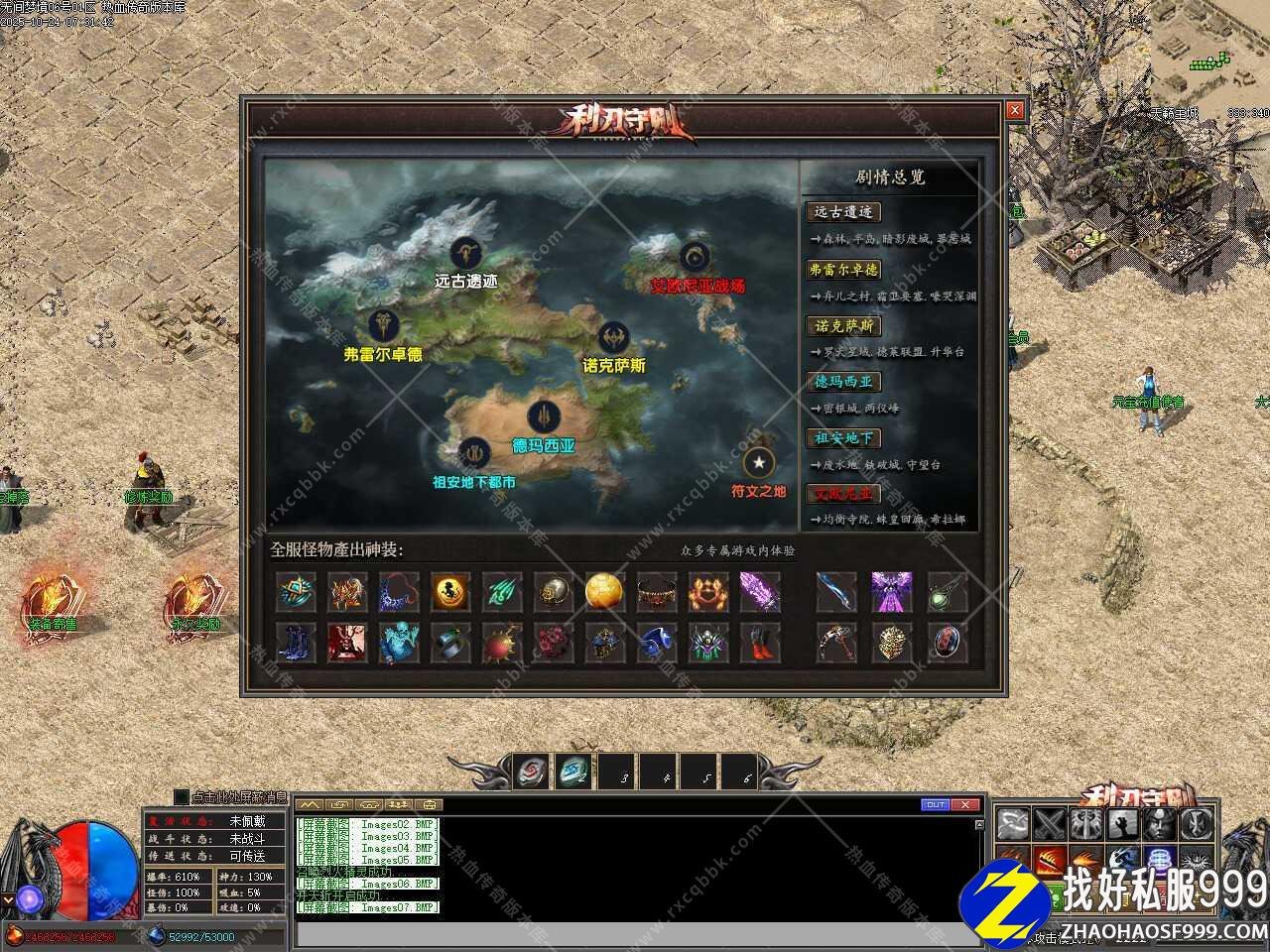Select the red 艾欧尼亚 story button
This screenshot has width=1270, height=952.
pyautogui.click(x=843, y=493)
